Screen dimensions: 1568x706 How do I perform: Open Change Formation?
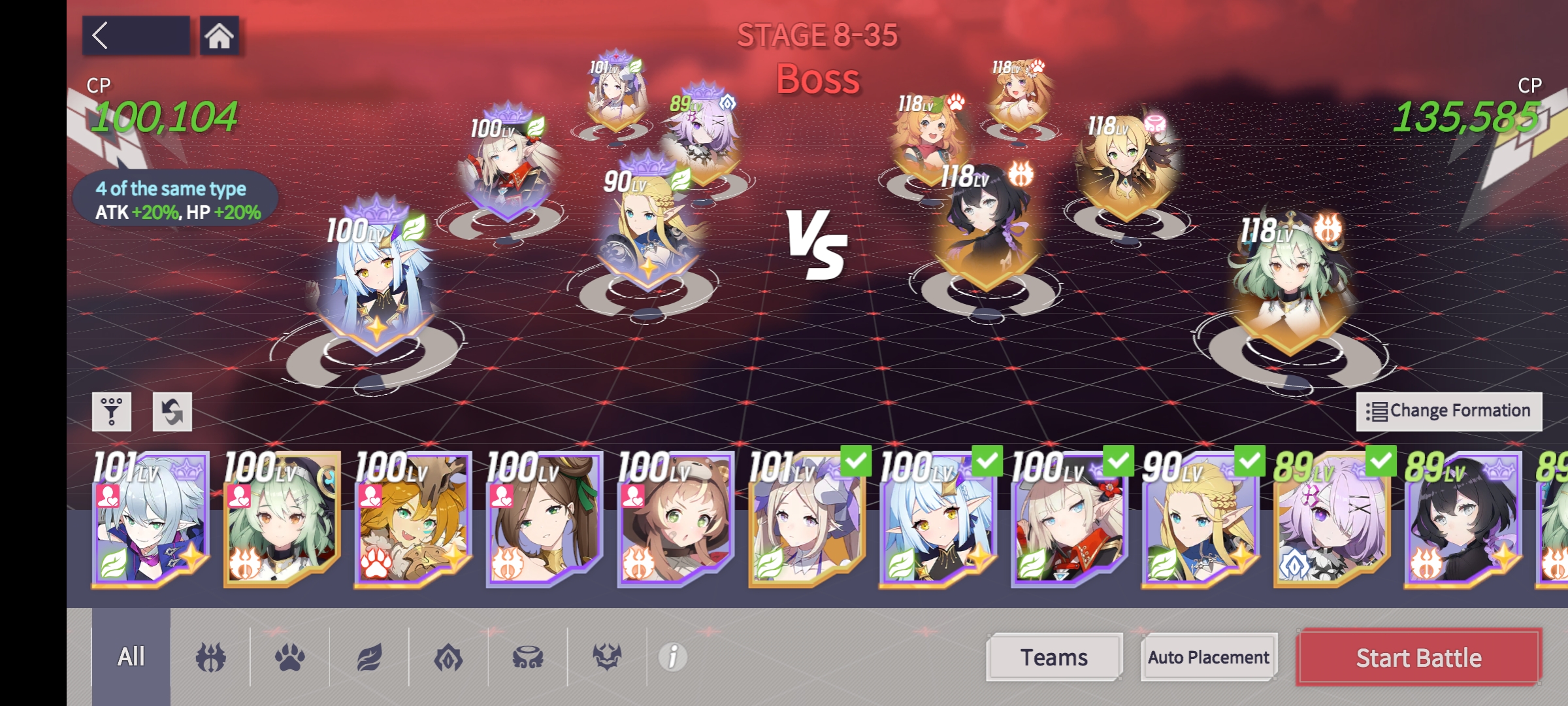pos(1449,410)
